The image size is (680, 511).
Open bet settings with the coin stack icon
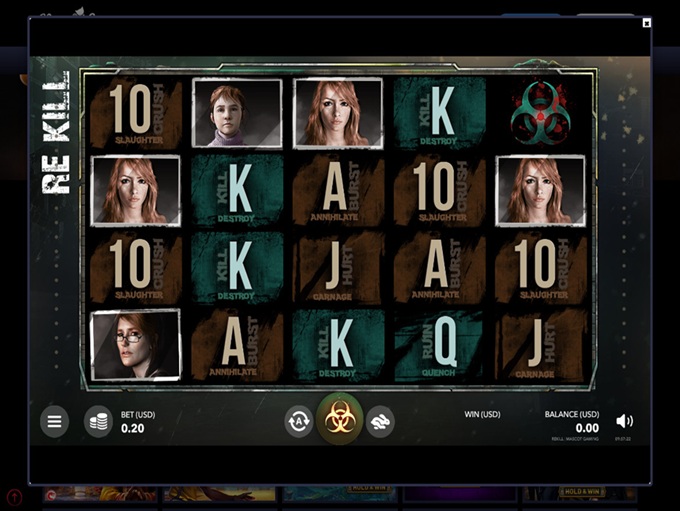[x=98, y=422]
